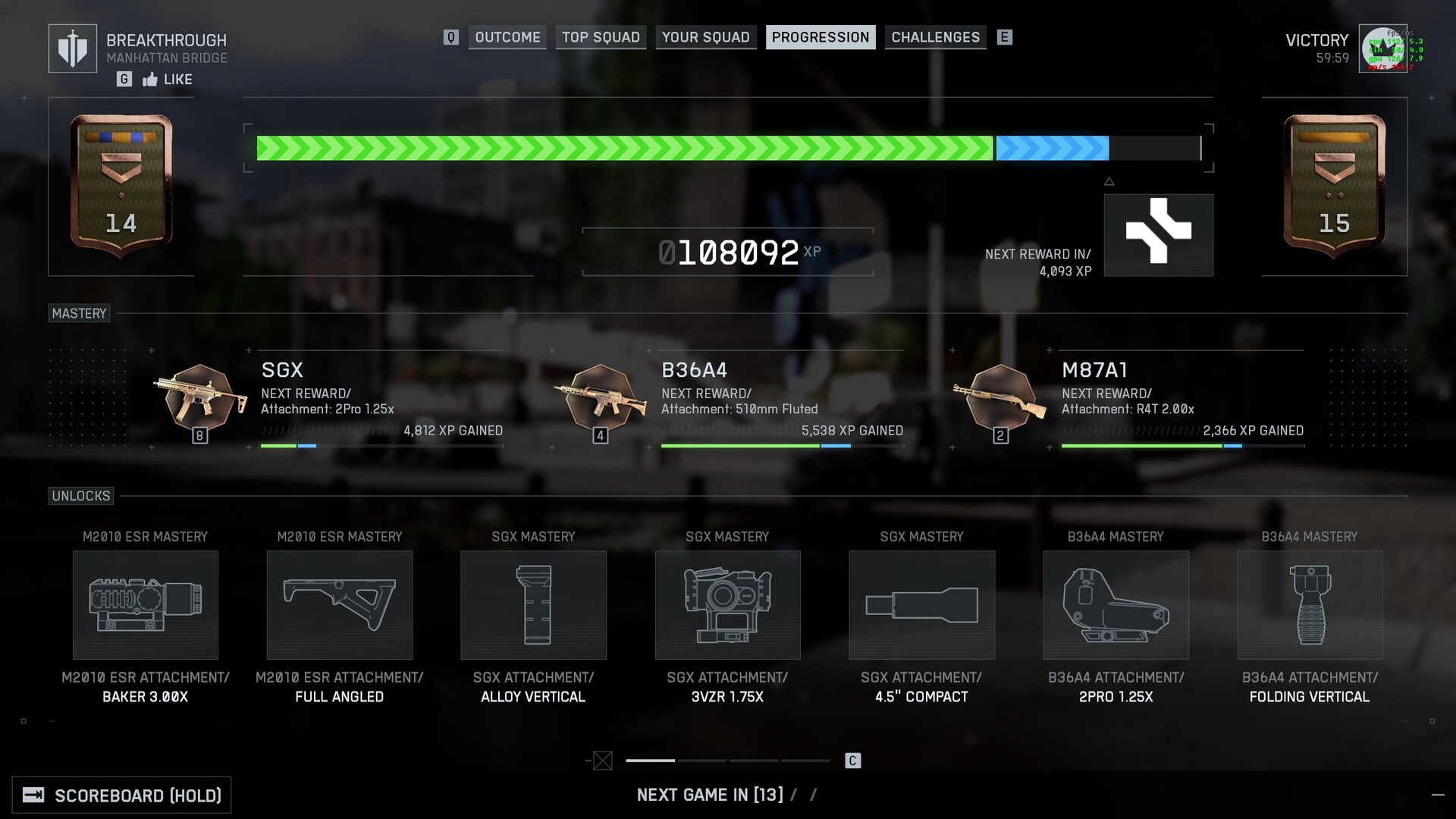Inspect the Folding Vertical grip unlock
This screenshot has height=819, width=1456.
point(1310,605)
